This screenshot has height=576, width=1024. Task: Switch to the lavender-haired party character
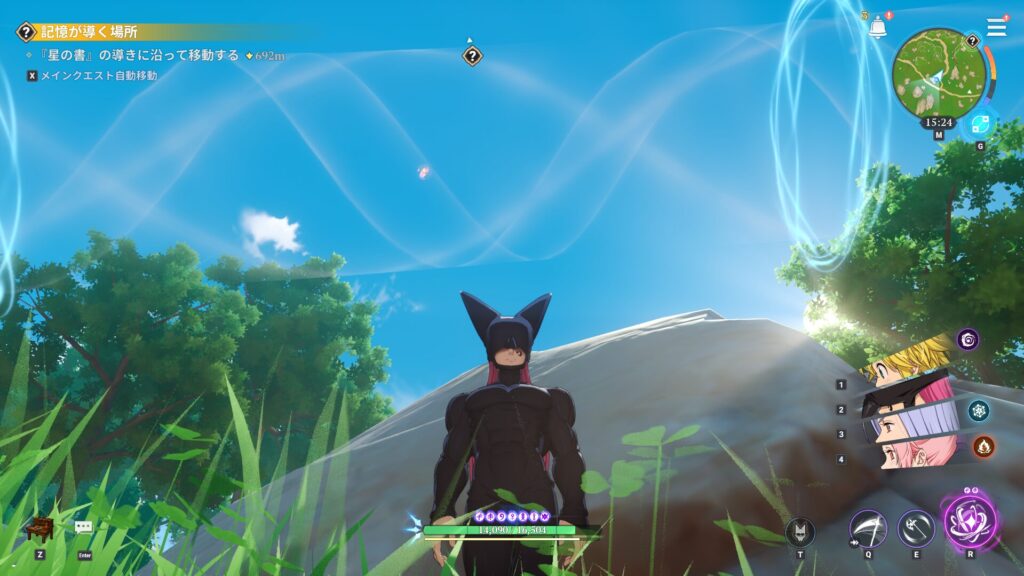(x=905, y=428)
